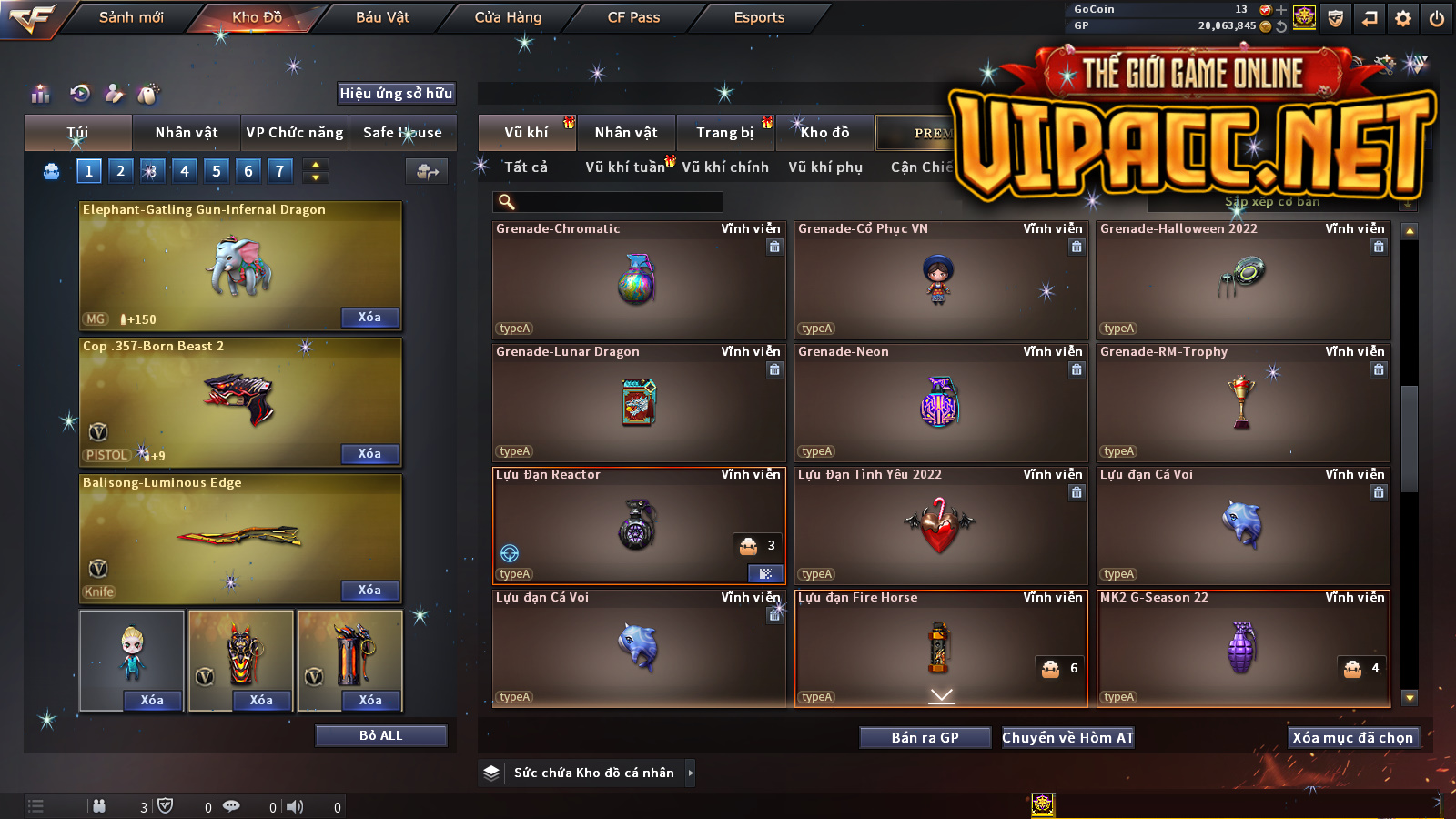The height and width of the screenshot is (819, 1456).
Task: Expand Sức chứa Kho đồ cá nhân
Action: (691, 773)
